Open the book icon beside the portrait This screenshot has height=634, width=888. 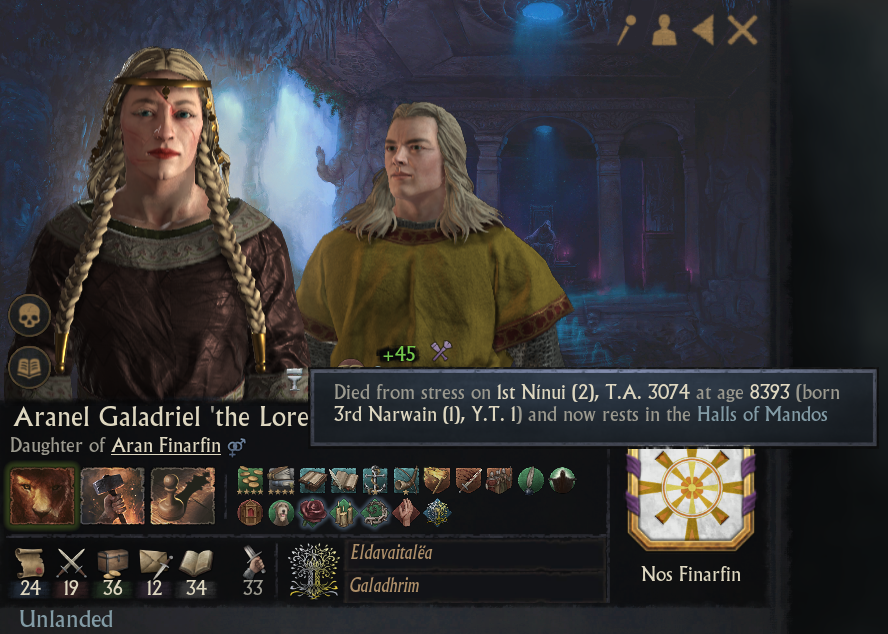coord(29,367)
